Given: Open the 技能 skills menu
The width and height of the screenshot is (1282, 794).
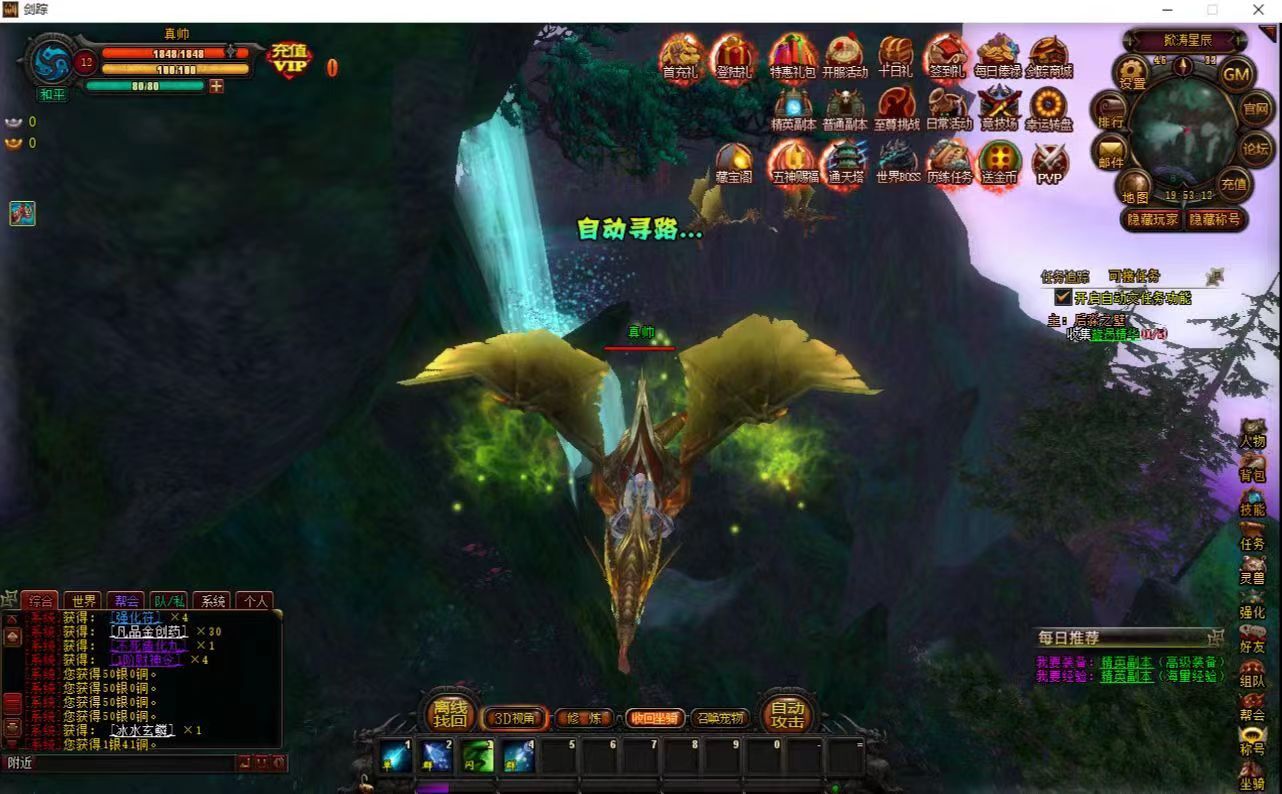Looking at the screenshot, I should click(x=1252, y=502).
